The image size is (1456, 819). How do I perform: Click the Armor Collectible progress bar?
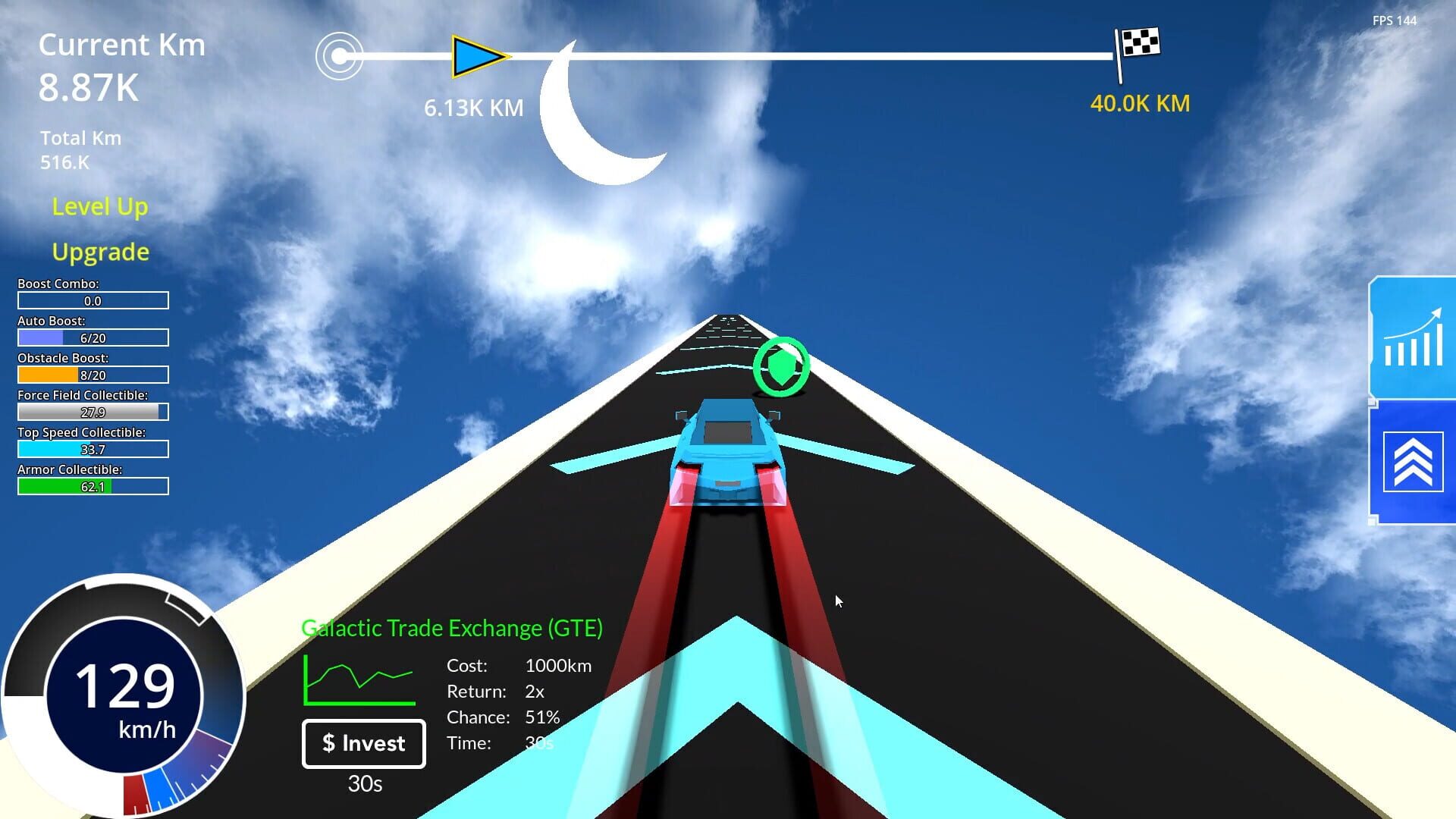pos(93,486)
